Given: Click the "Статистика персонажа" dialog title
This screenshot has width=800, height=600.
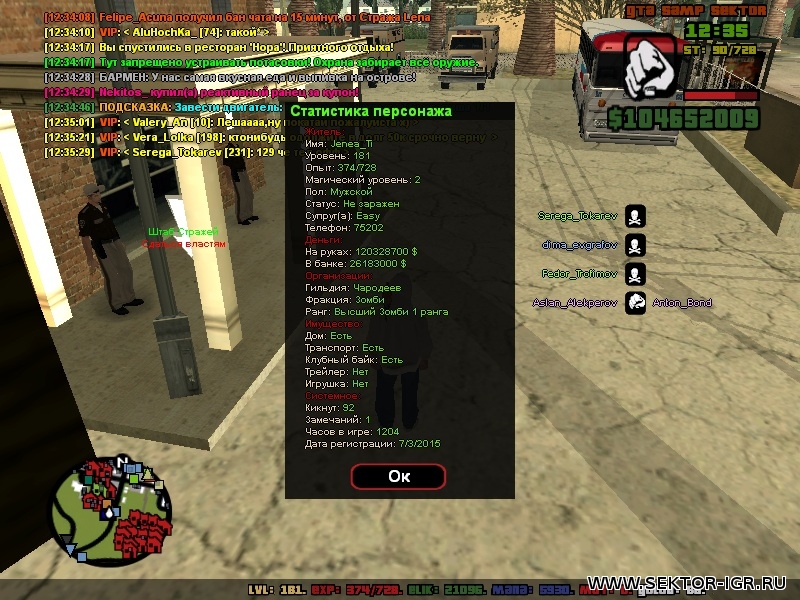Looking at the screenshot, I should [x=371, y=111].
